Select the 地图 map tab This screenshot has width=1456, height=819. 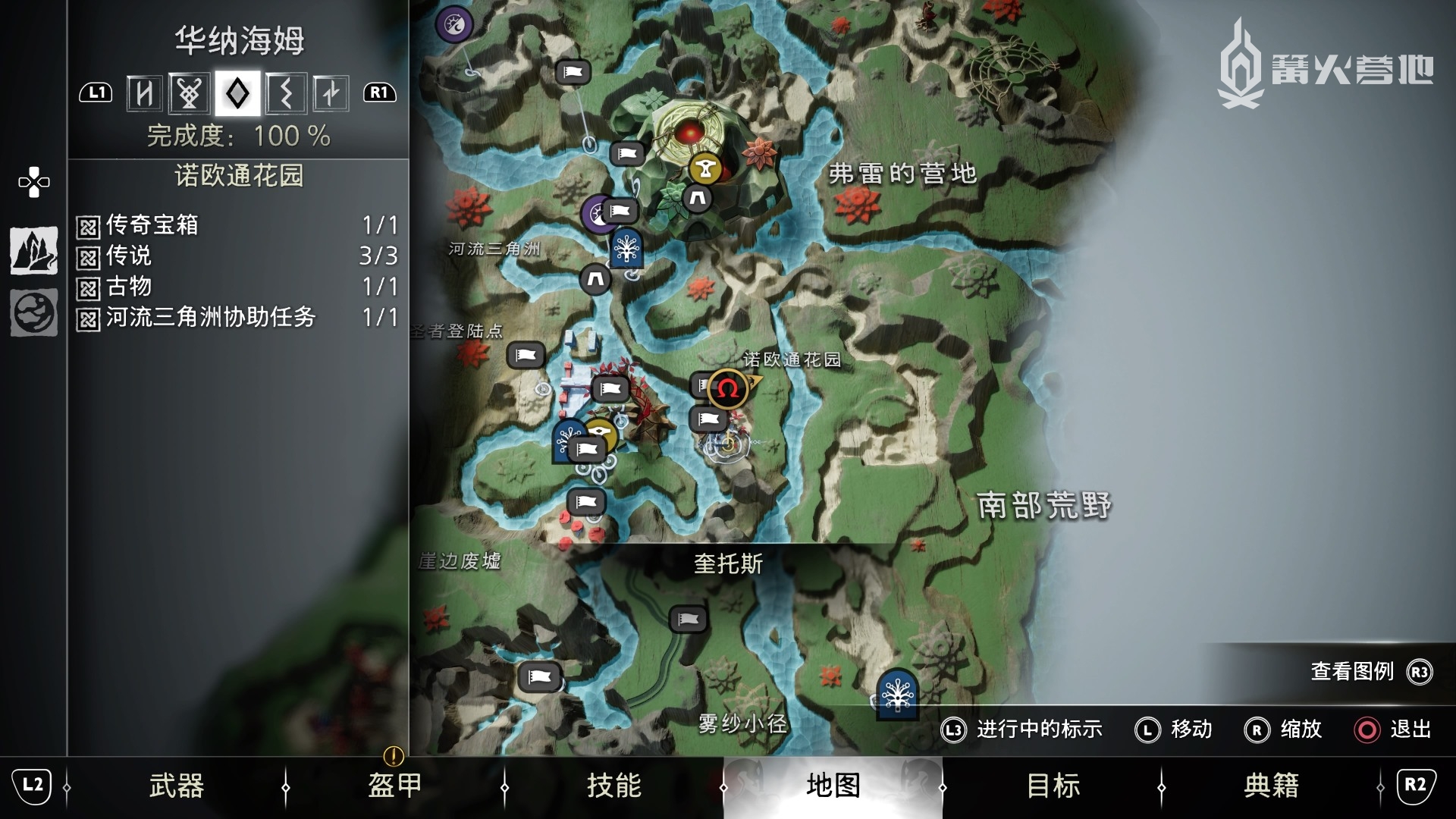pos(833,786)
